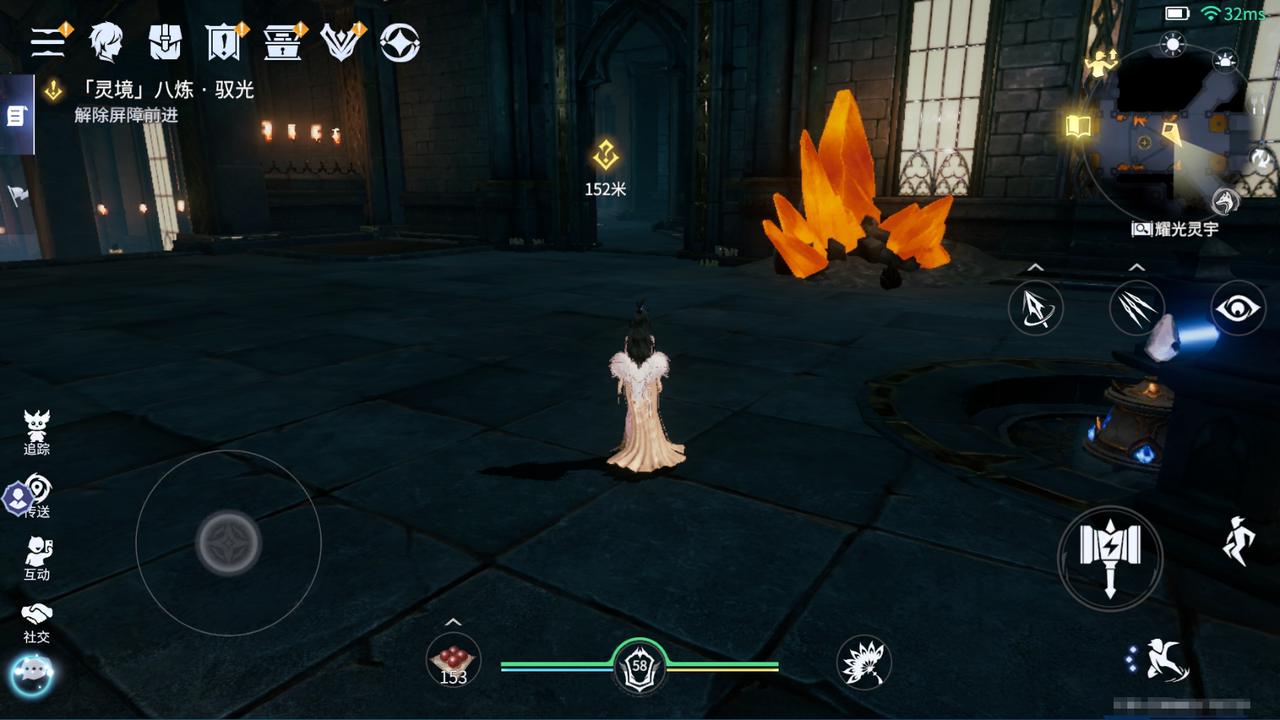Activate the lightning hammer attack button
The image size is (1280, 720).
coord(1109,556)
